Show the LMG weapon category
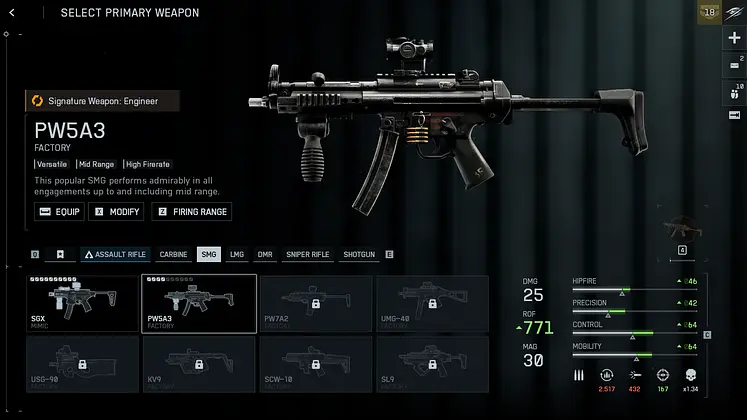The width and height of the screenshot is (747, 420). [237, 255]
